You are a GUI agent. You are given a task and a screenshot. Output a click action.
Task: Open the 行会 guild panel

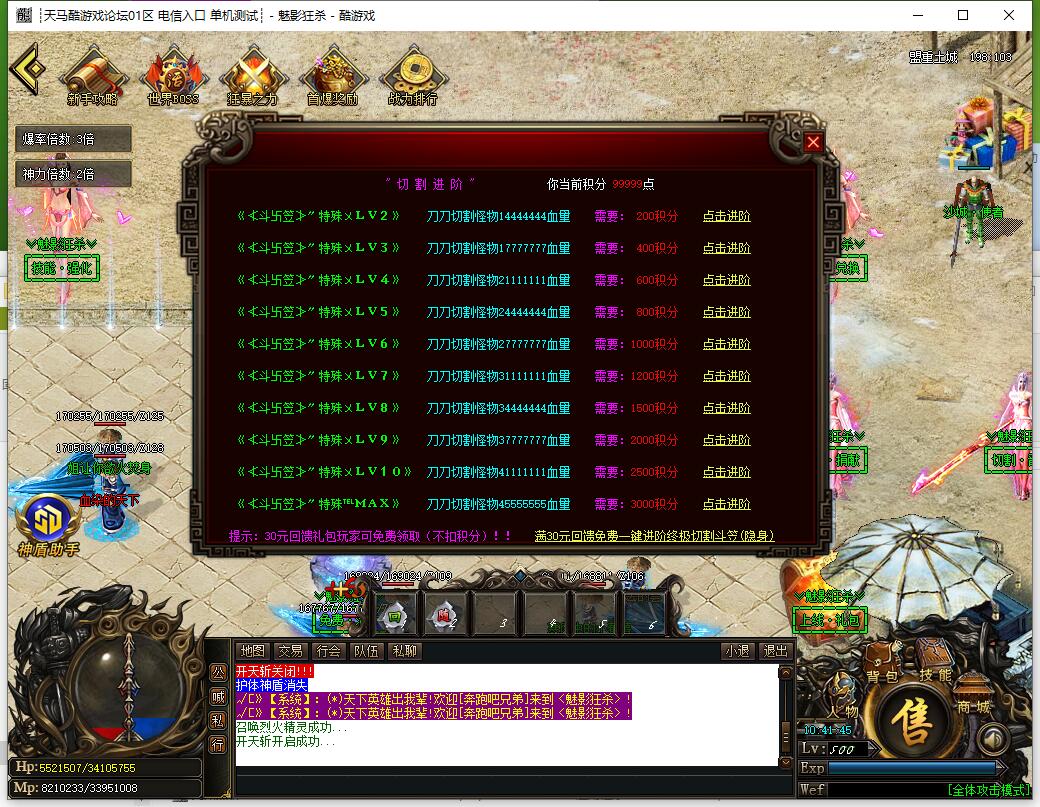pos(328,651)
